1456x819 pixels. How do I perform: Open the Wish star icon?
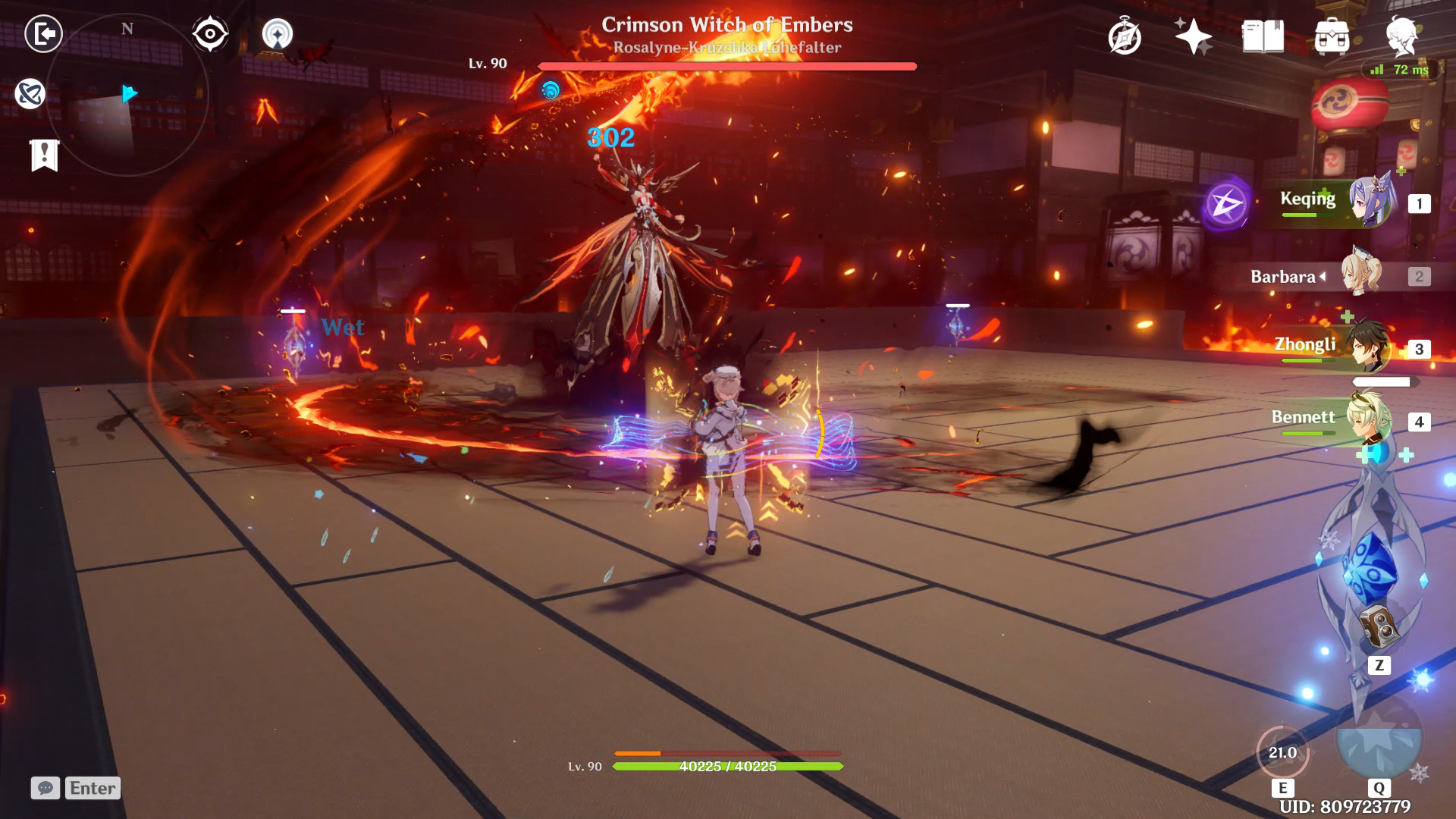click(1193, 36)
